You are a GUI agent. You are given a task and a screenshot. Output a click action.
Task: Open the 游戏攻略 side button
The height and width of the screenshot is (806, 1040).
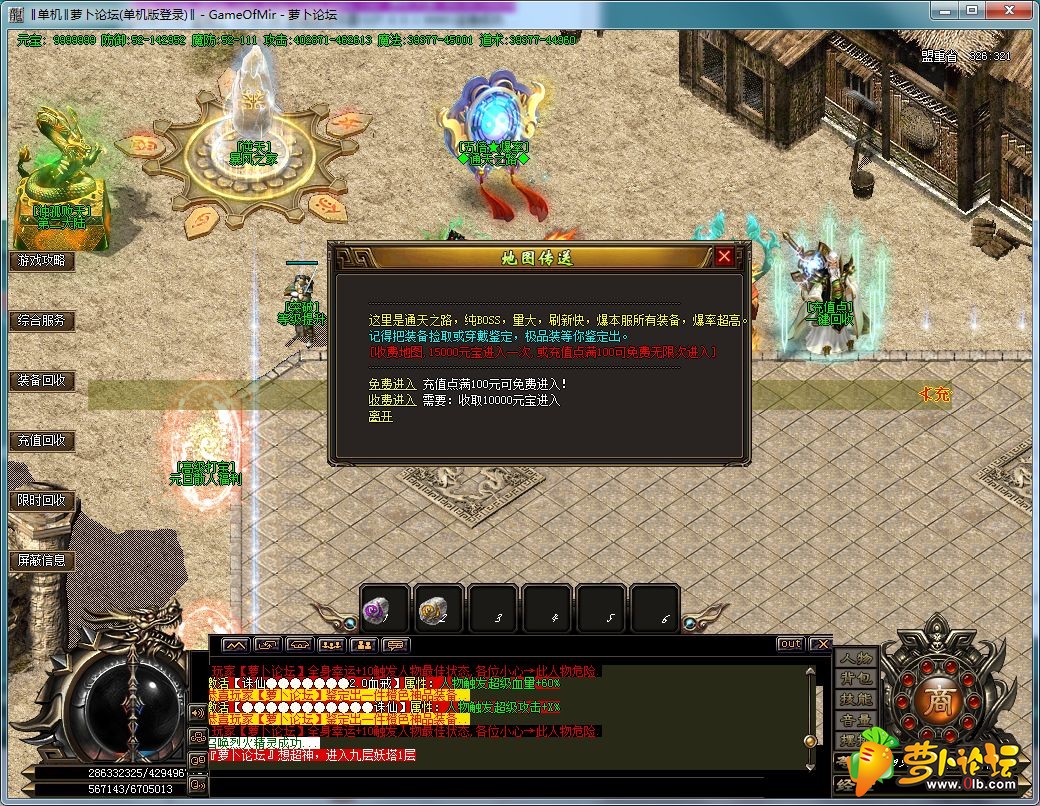point(42,261)
